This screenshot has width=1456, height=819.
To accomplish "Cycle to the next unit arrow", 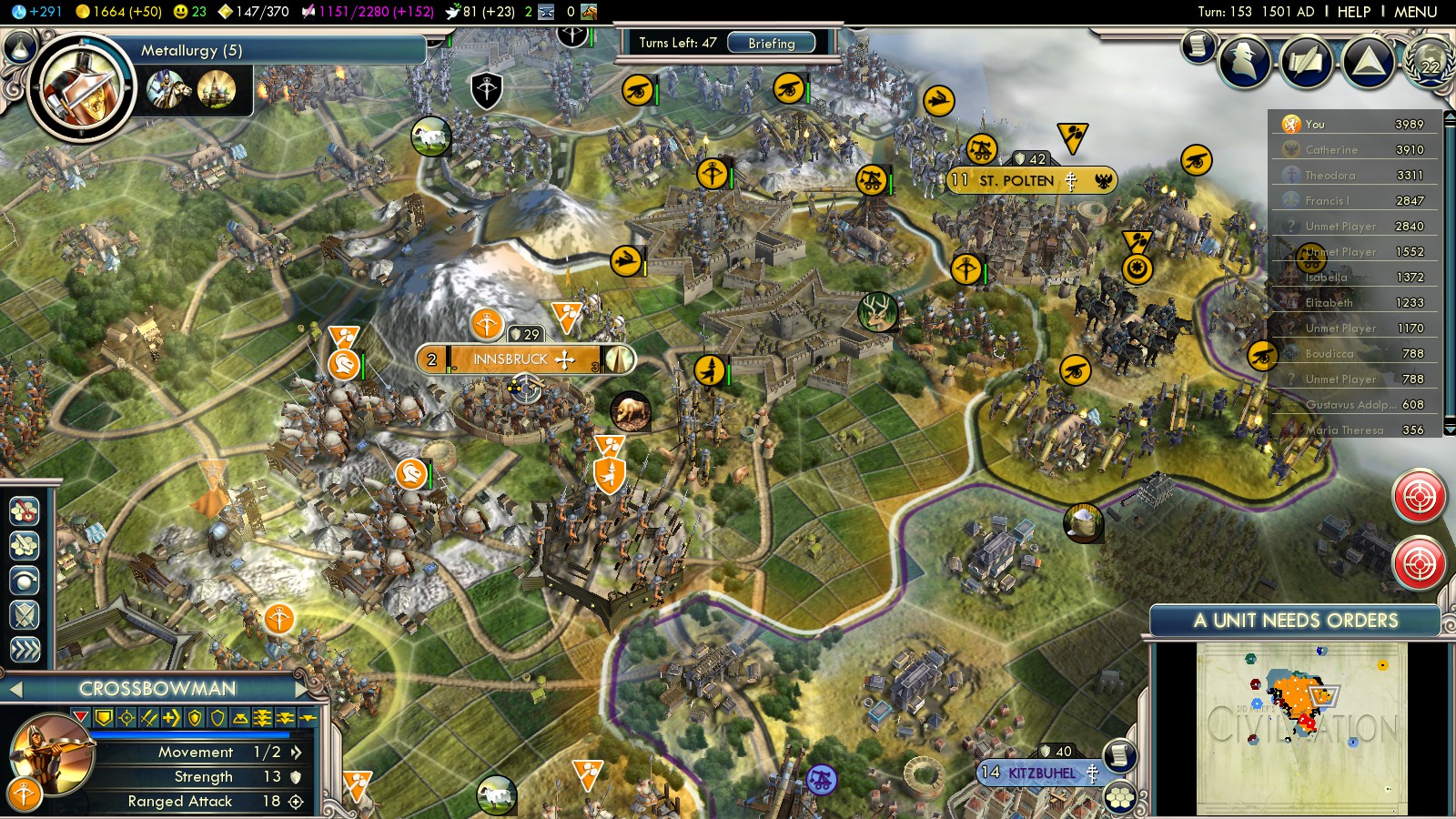I will click(x=301, y=690).
